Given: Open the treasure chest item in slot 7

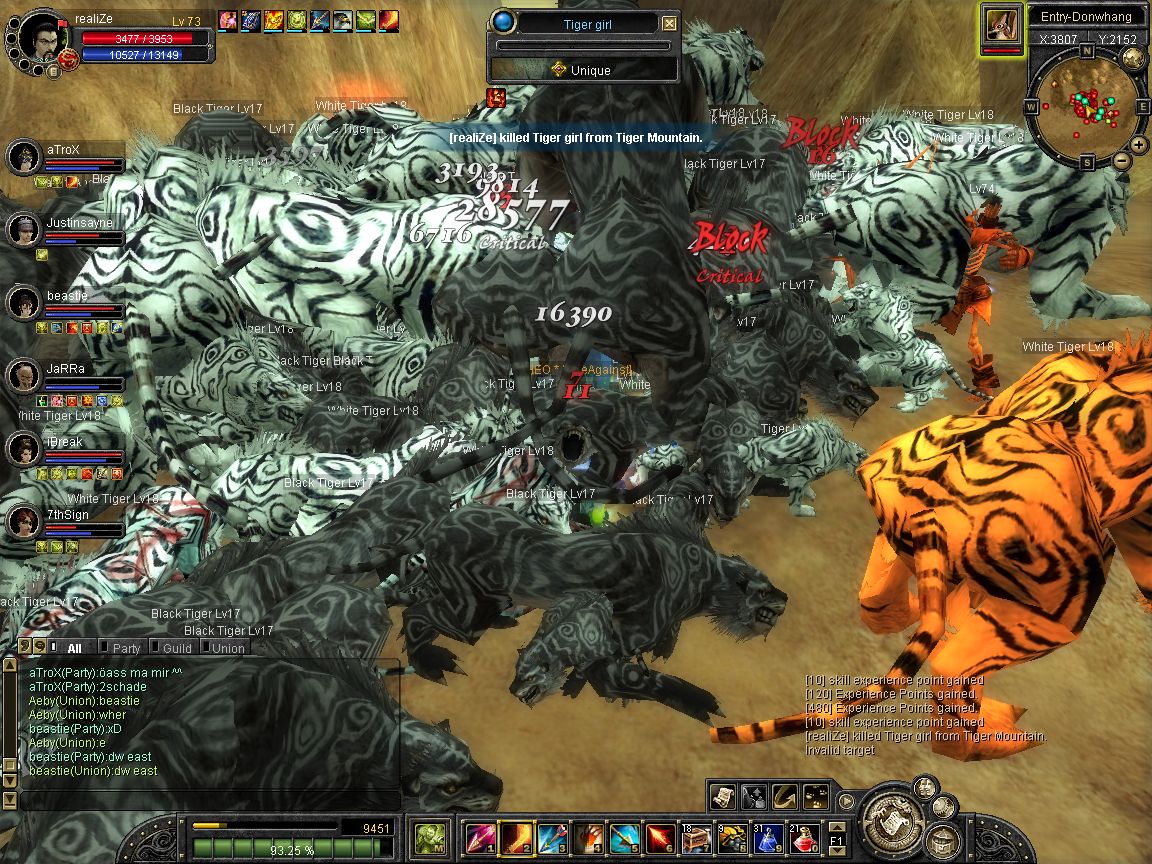Looking at the screenshot, I should (697, 836).
